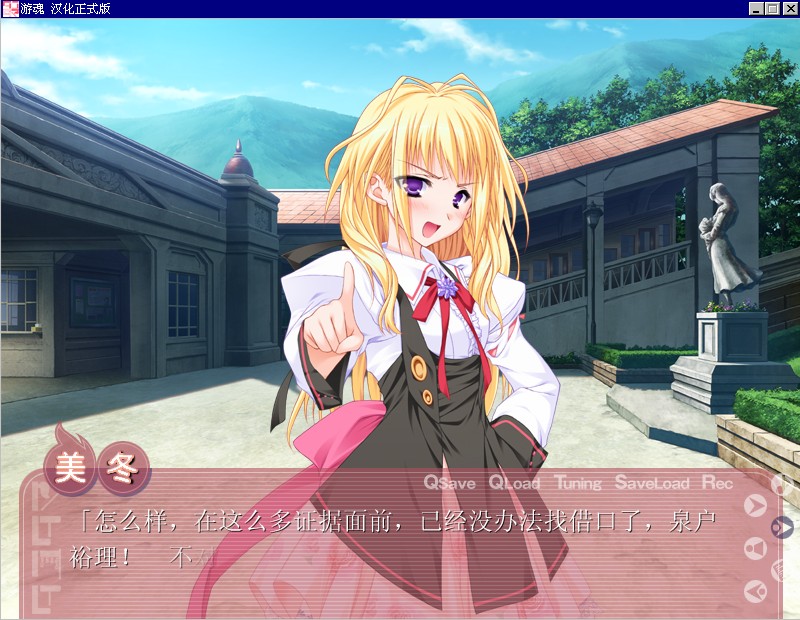Click the white single-arrow icon in the dialogue box
This screenshot has width=800, height=620.
756,506
